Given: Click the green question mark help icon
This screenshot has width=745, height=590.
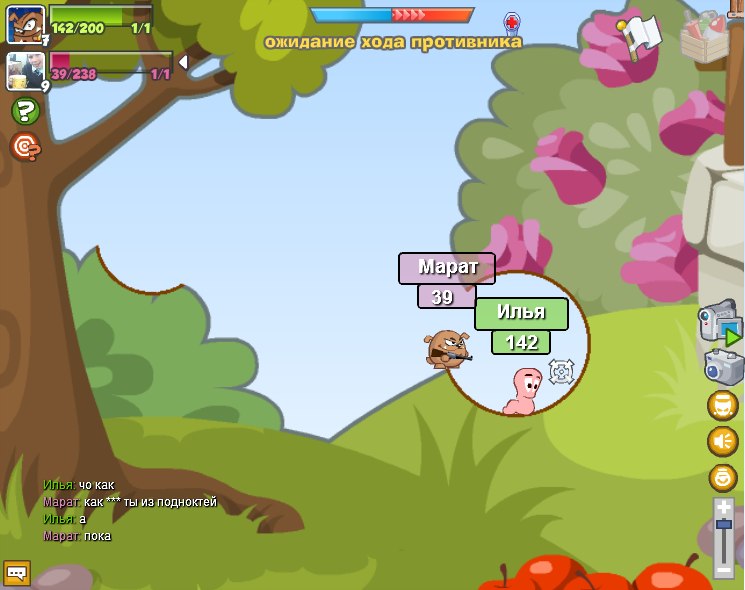Looking at the screenshot, I should tap(25, 111).
